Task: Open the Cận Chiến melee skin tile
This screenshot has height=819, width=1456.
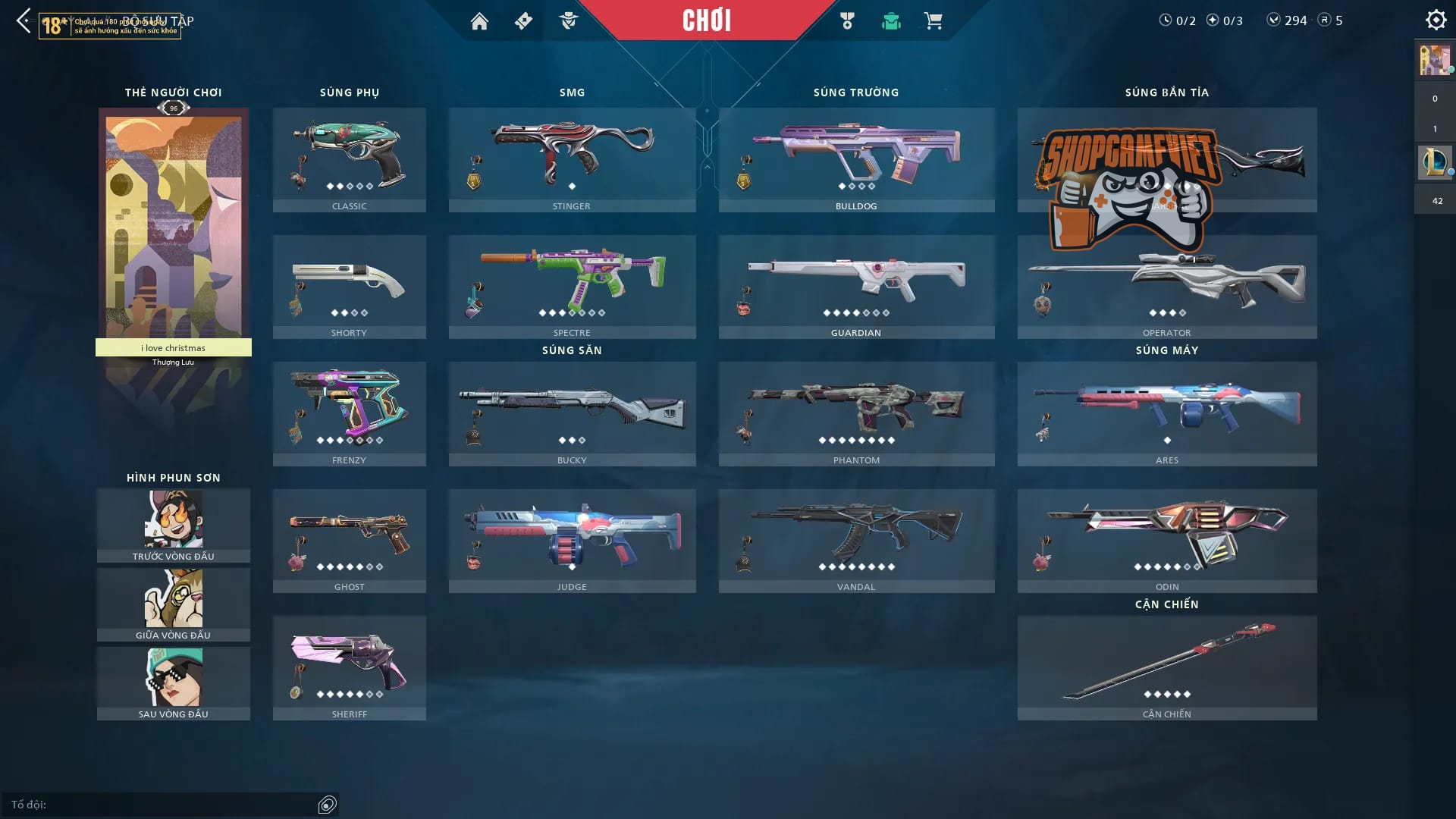Action: (x=1167, y=666)
